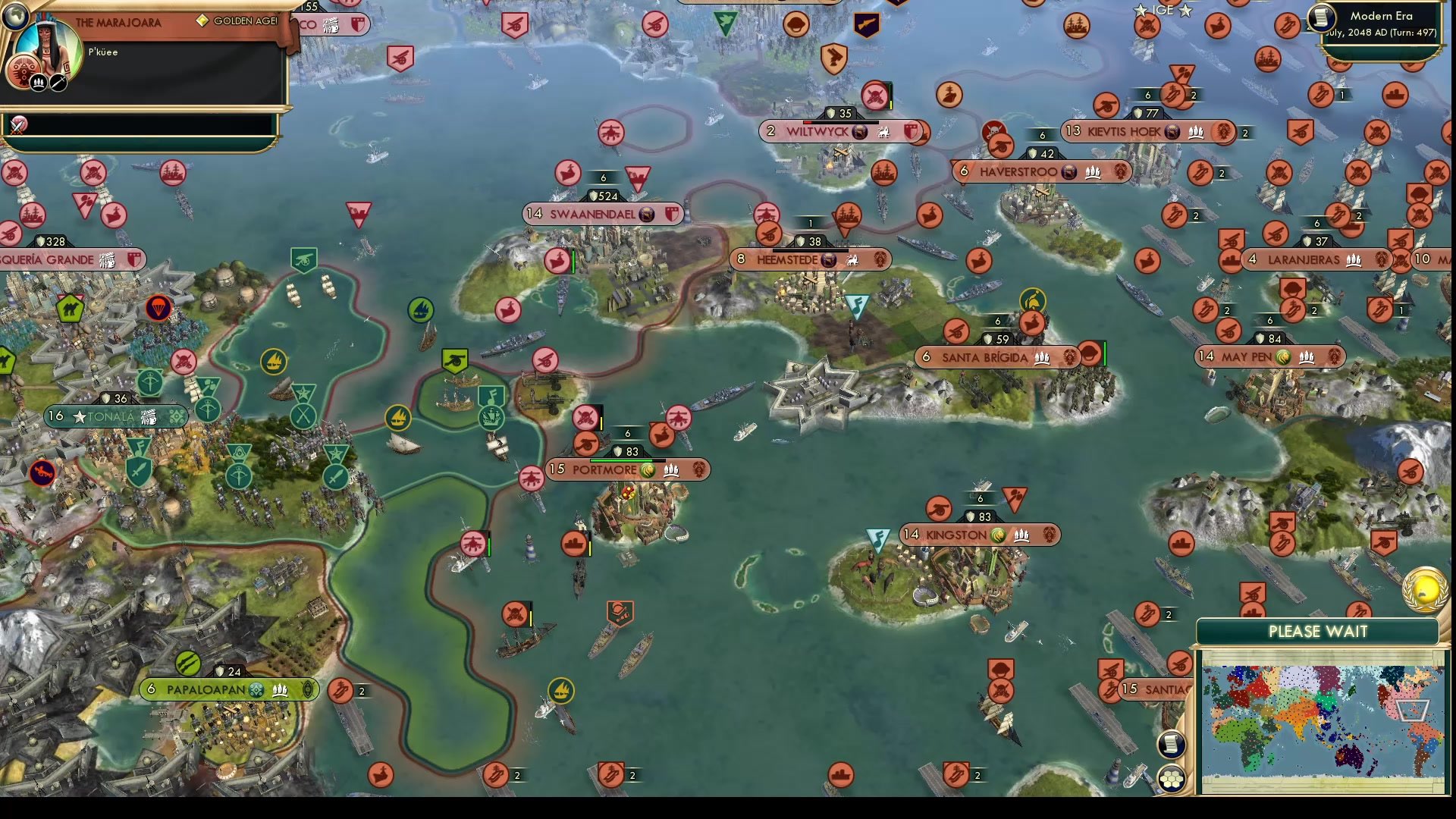The height and width of the screenshot is (819, 1456).
Task: Open the notification scroll icon near the minimap
Action: coord(1170,745)
